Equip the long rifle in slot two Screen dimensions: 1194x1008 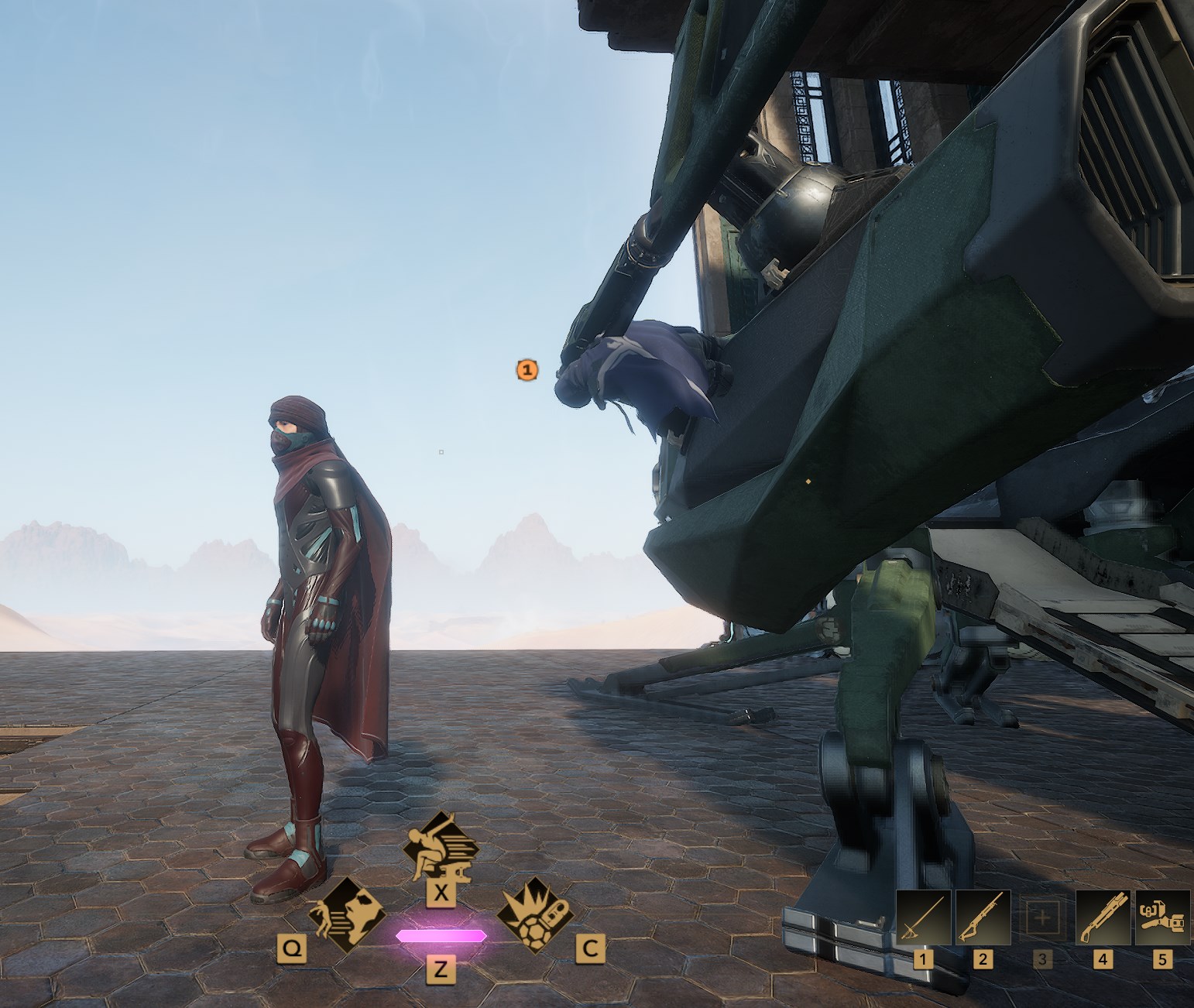(983, 917)
